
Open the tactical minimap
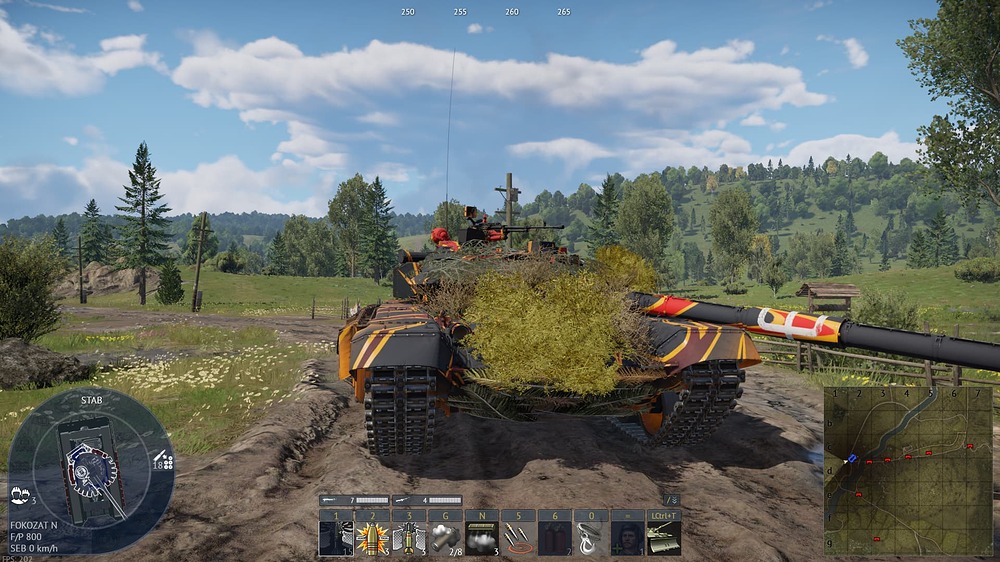click(907, 470)
